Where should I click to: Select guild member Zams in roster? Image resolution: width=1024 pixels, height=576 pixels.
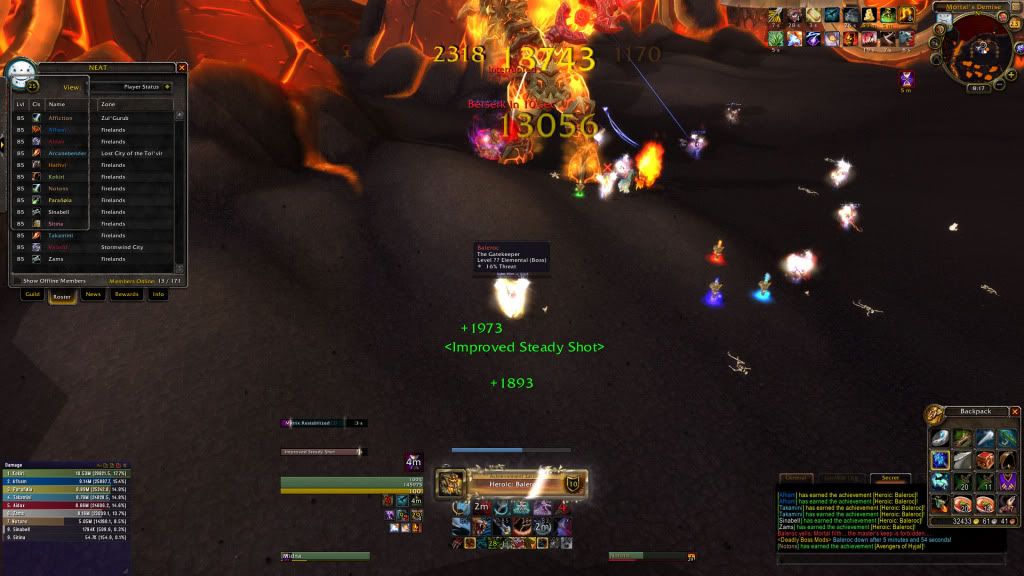coord(56,259)
